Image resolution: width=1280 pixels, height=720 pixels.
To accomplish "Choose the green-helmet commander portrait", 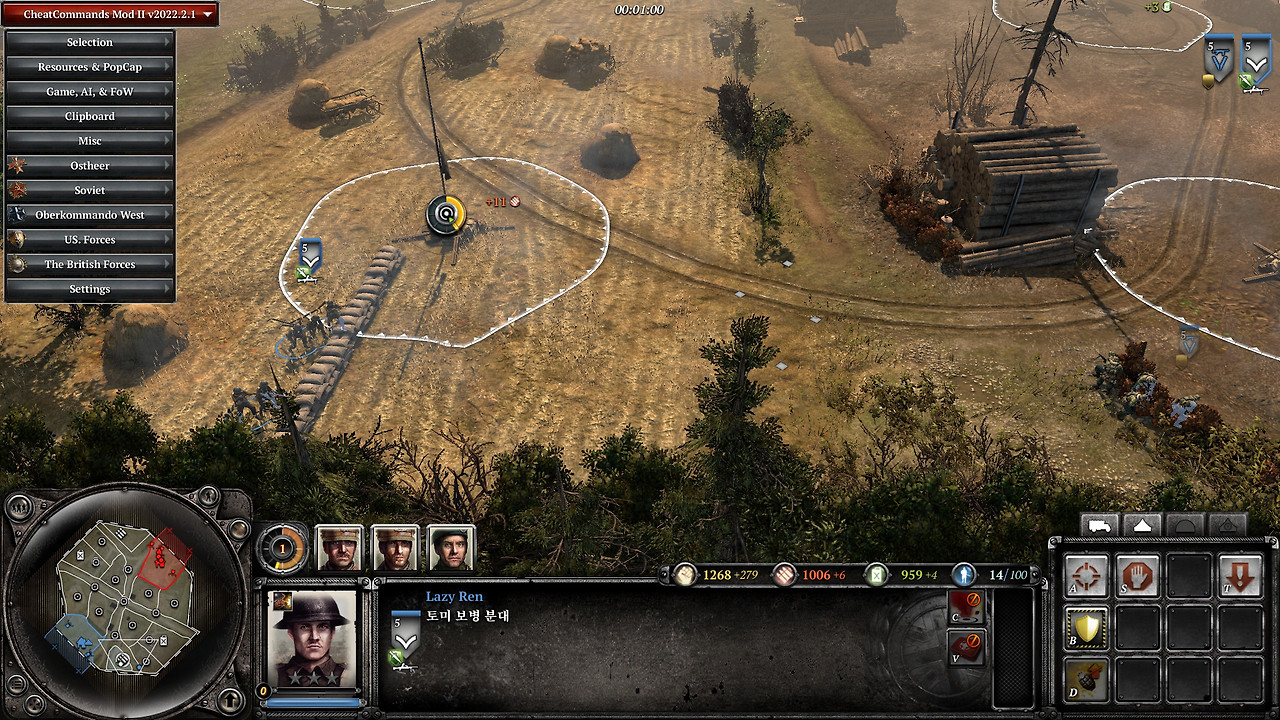I will 451,548.
